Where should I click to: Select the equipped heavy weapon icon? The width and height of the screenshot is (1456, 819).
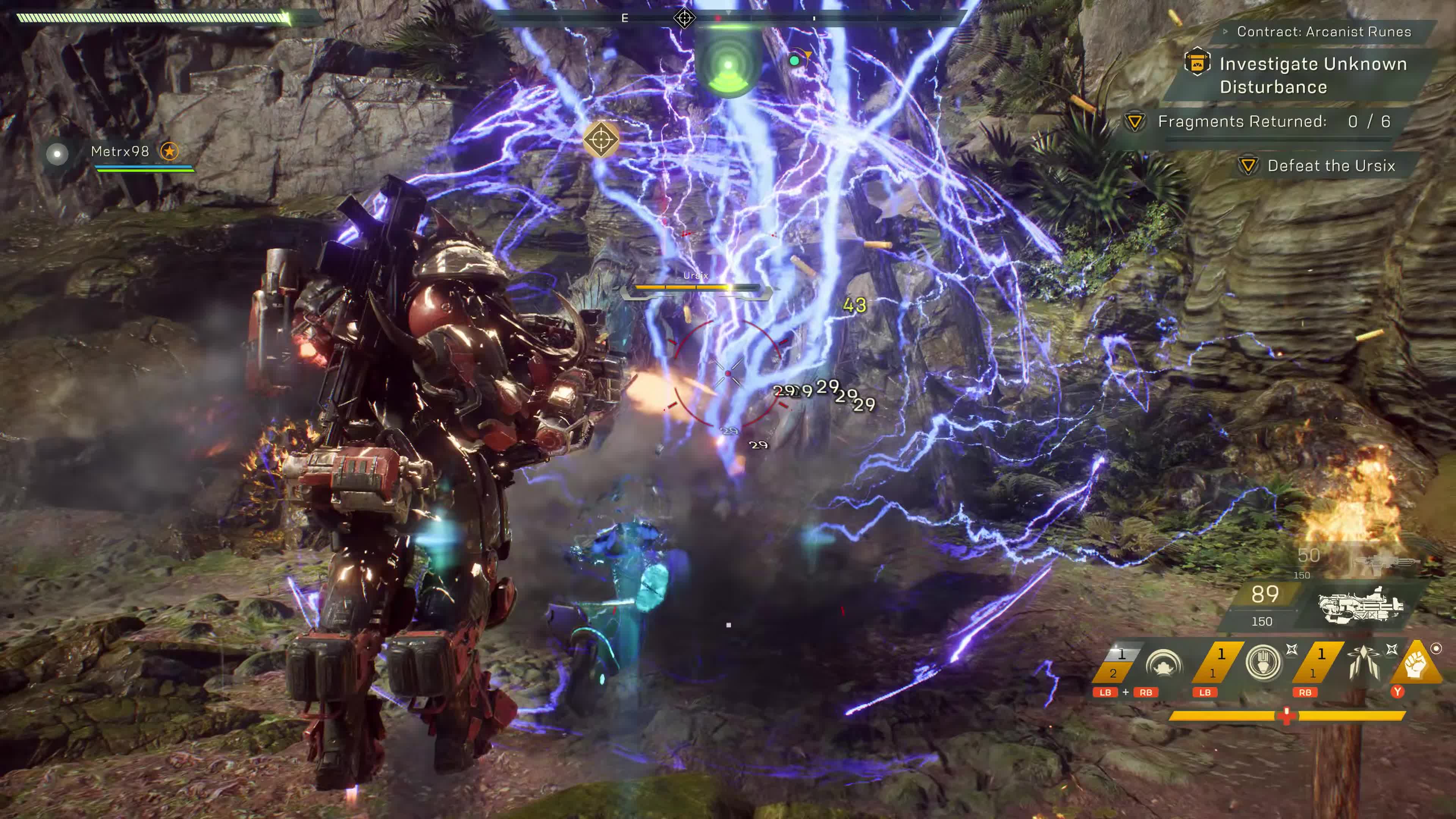pos(1361,606)
